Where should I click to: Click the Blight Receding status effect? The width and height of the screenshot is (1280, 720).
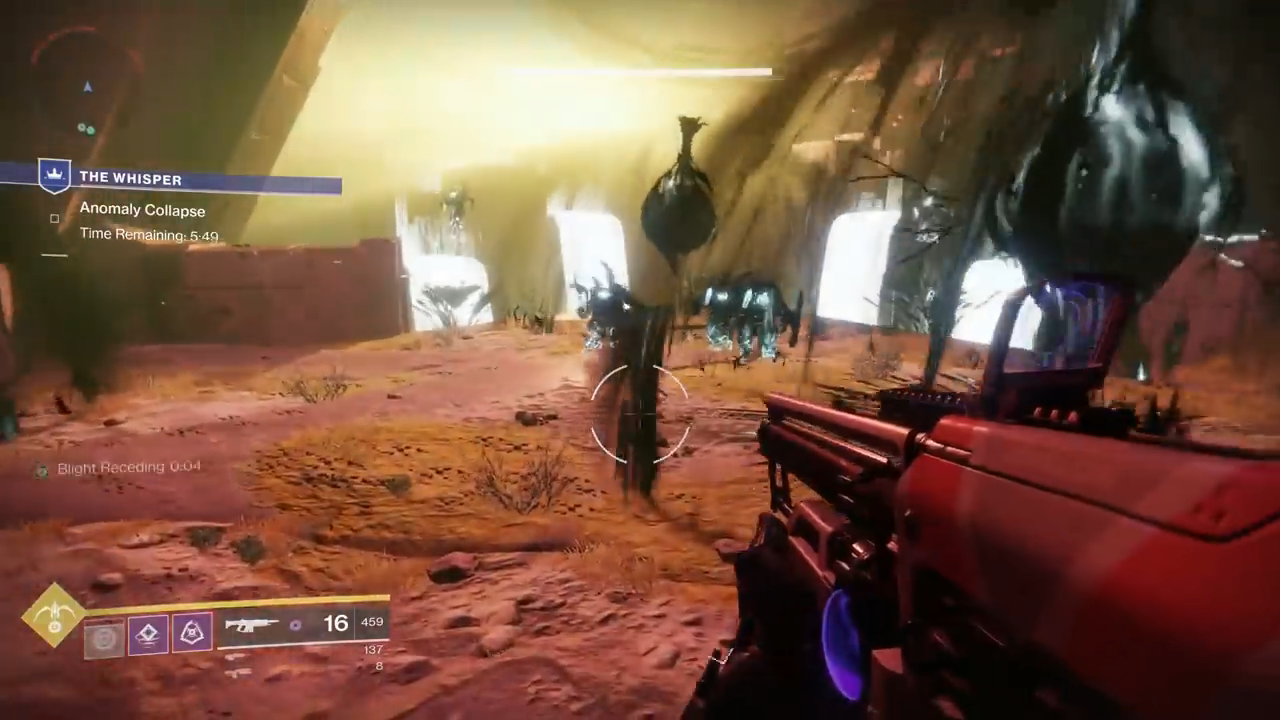click(x=120, y=468)
